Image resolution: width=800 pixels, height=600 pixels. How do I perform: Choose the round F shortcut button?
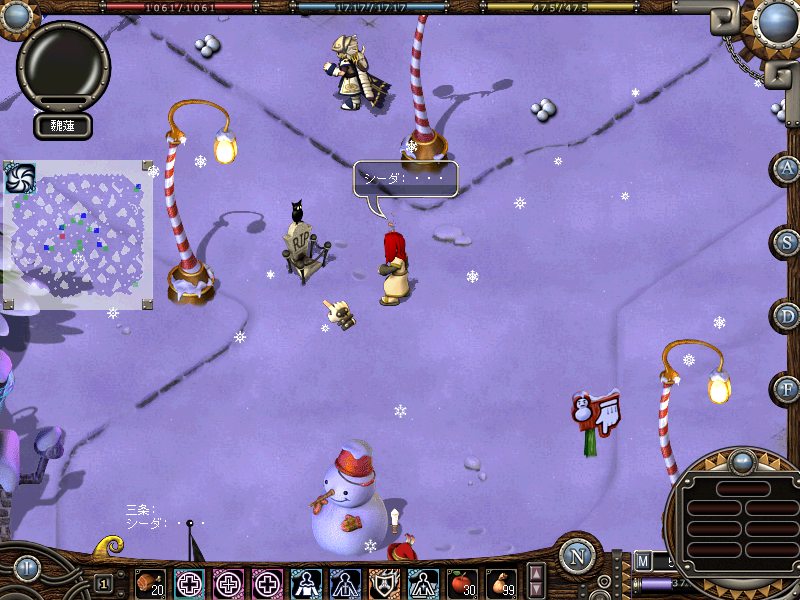coord(788,389)
